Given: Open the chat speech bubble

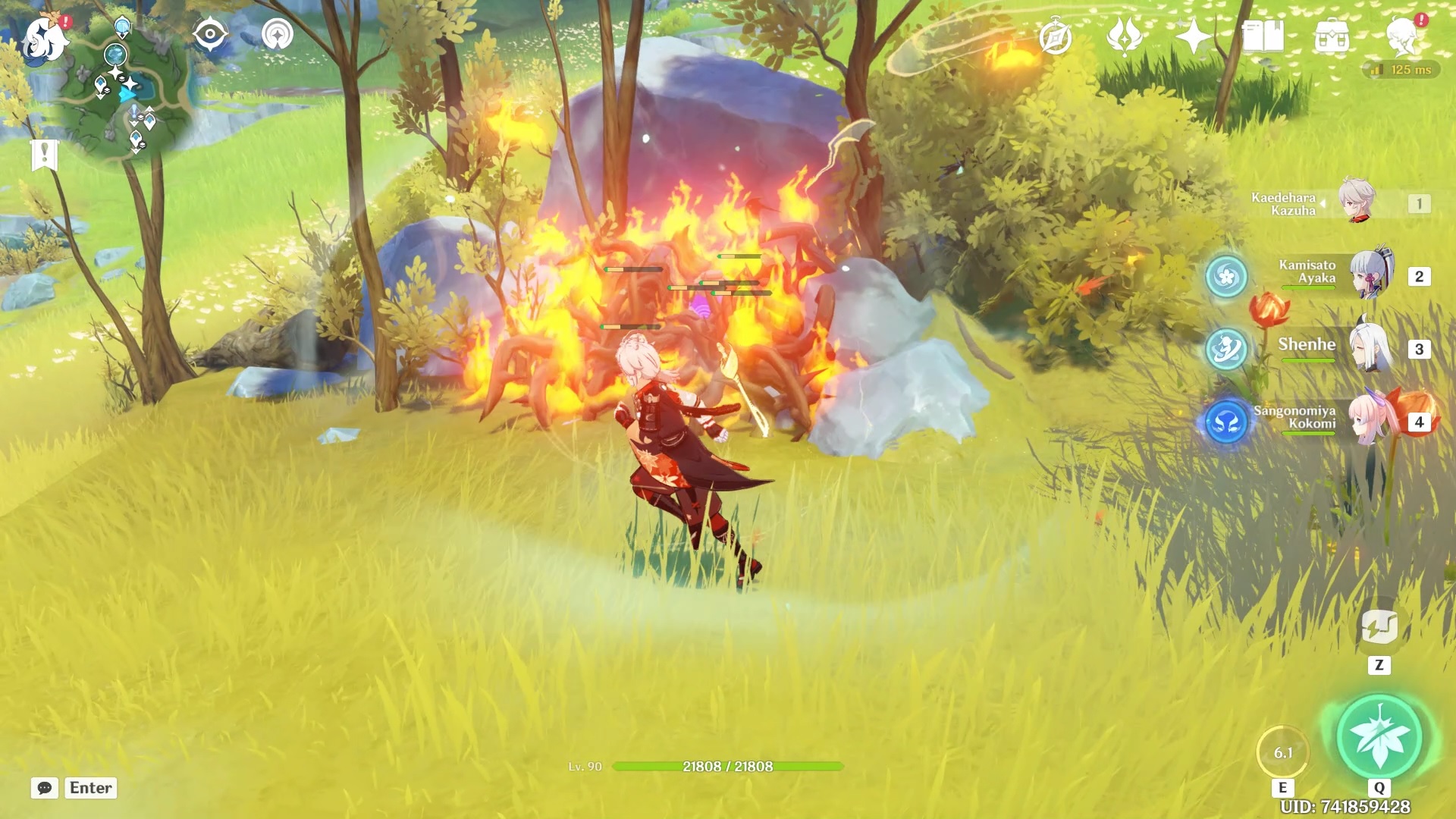Looking at the screenshot, I should 45,788.
